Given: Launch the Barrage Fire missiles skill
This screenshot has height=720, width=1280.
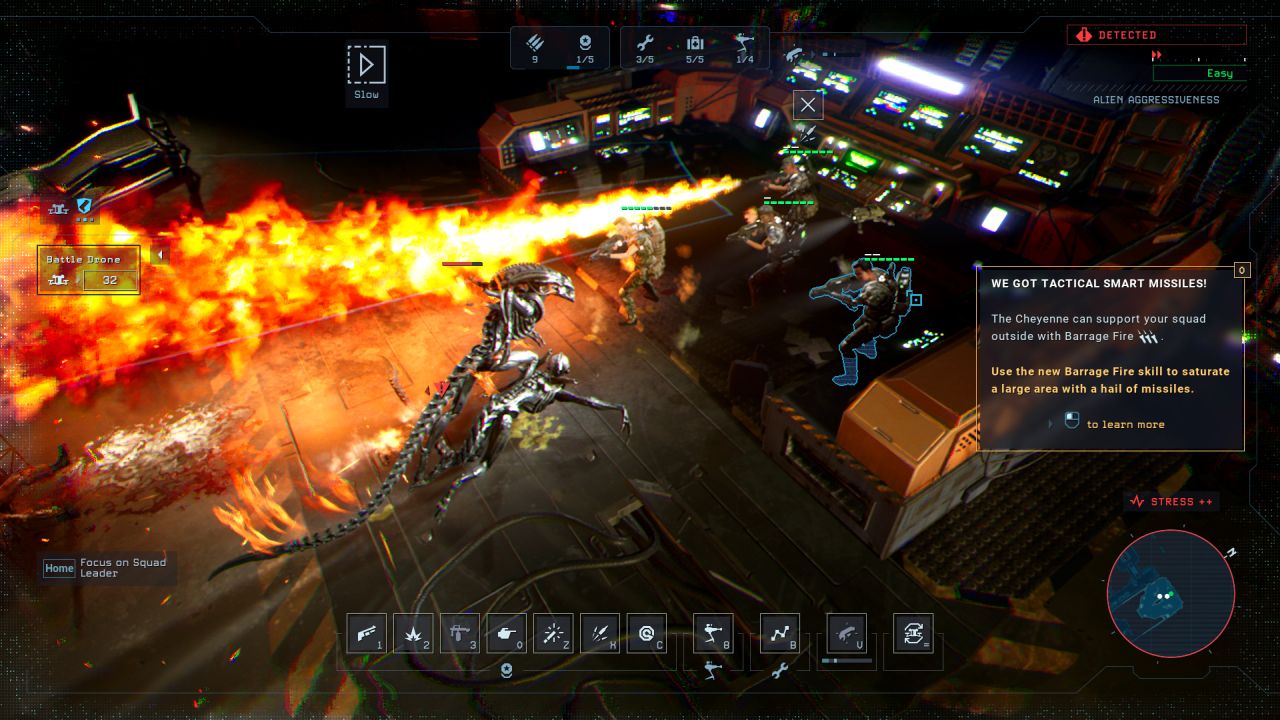Looking at the screenshot, I should tap(600, 633).
